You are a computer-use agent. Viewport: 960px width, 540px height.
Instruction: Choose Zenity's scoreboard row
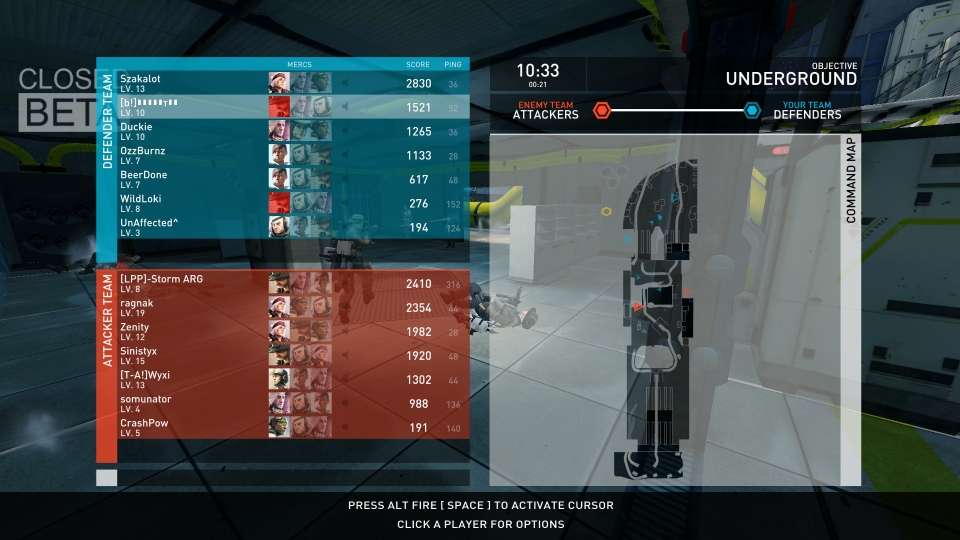coord(135,331)
